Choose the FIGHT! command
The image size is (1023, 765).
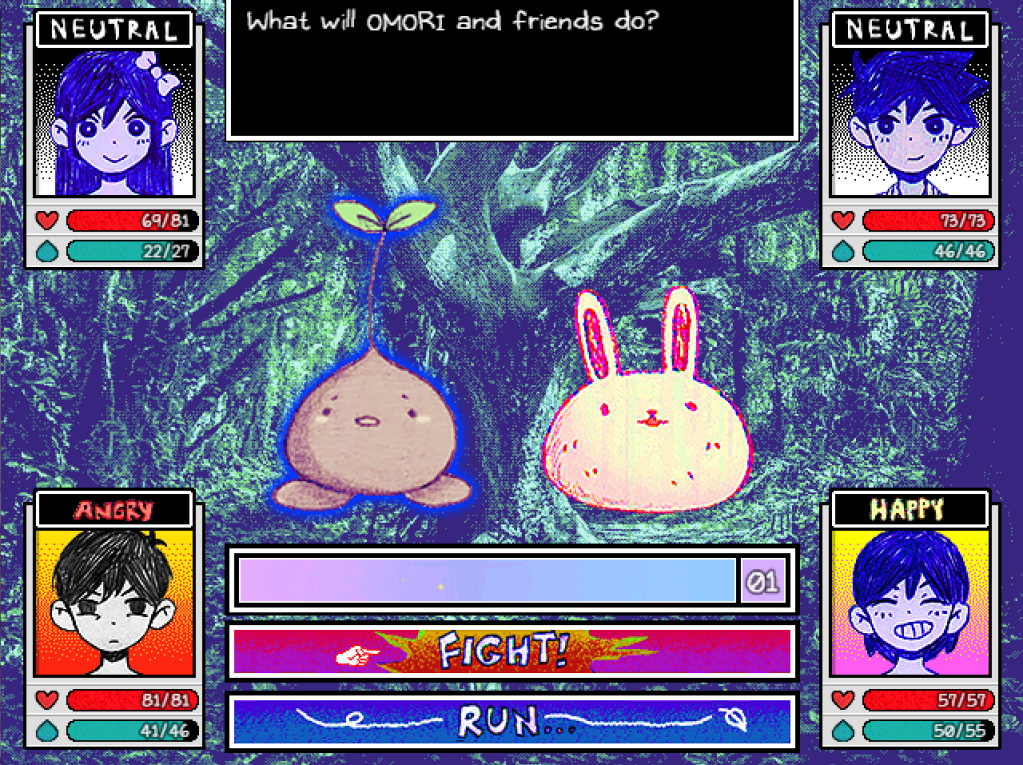pyautogui.click(x=512, y=652)
